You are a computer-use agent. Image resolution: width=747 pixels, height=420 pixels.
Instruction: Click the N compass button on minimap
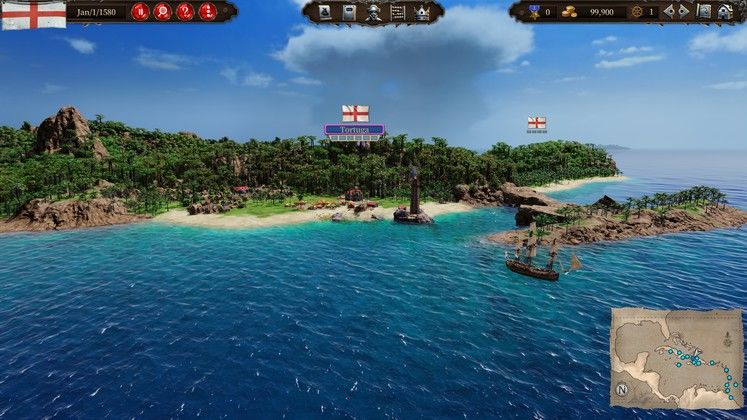[x=622, y=389]
